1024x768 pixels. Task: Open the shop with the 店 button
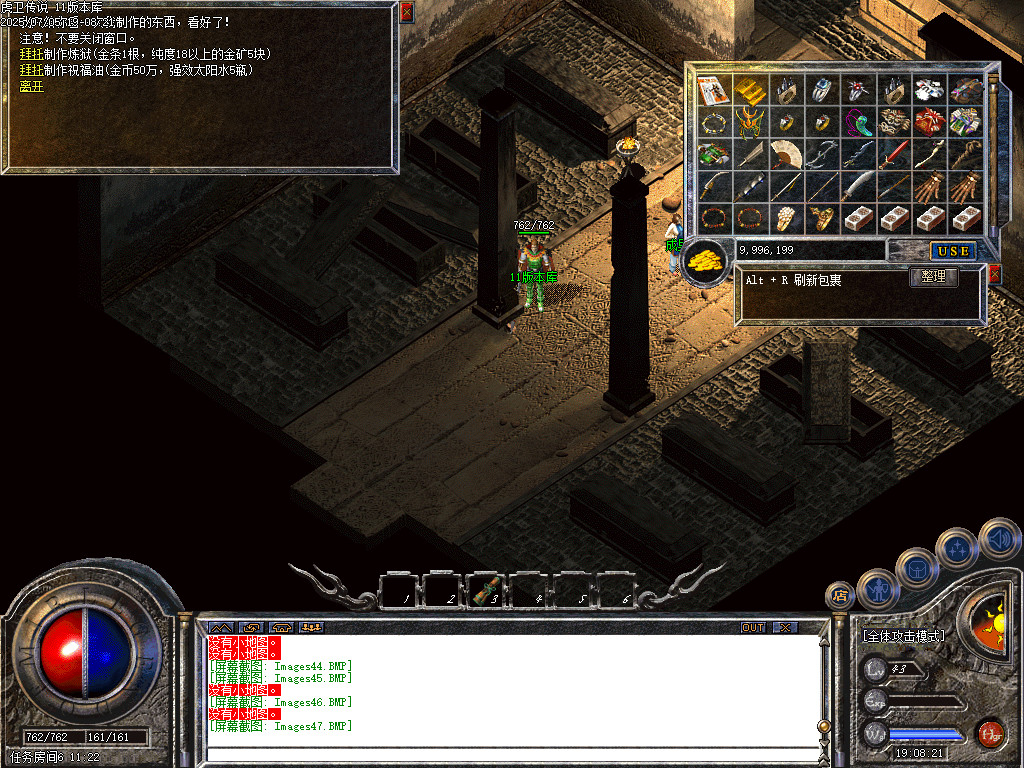point(839,595)
